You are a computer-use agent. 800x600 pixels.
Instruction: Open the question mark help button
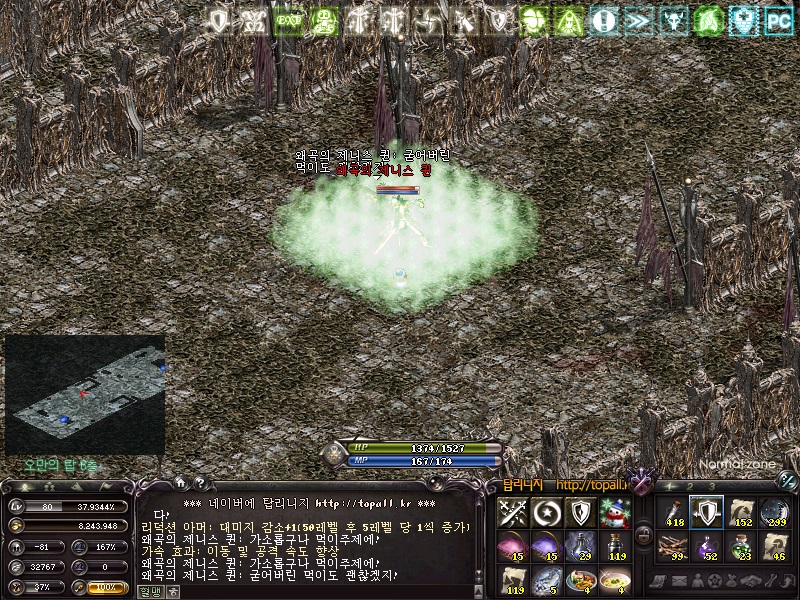point(199,482)
